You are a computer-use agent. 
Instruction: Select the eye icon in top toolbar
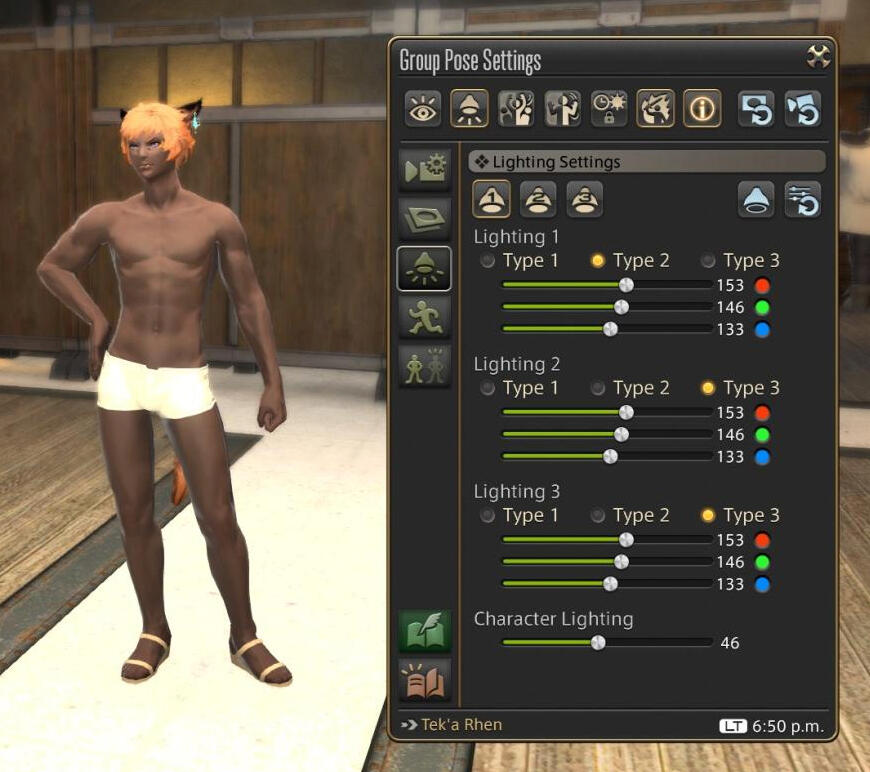click(x=423, y=109)
